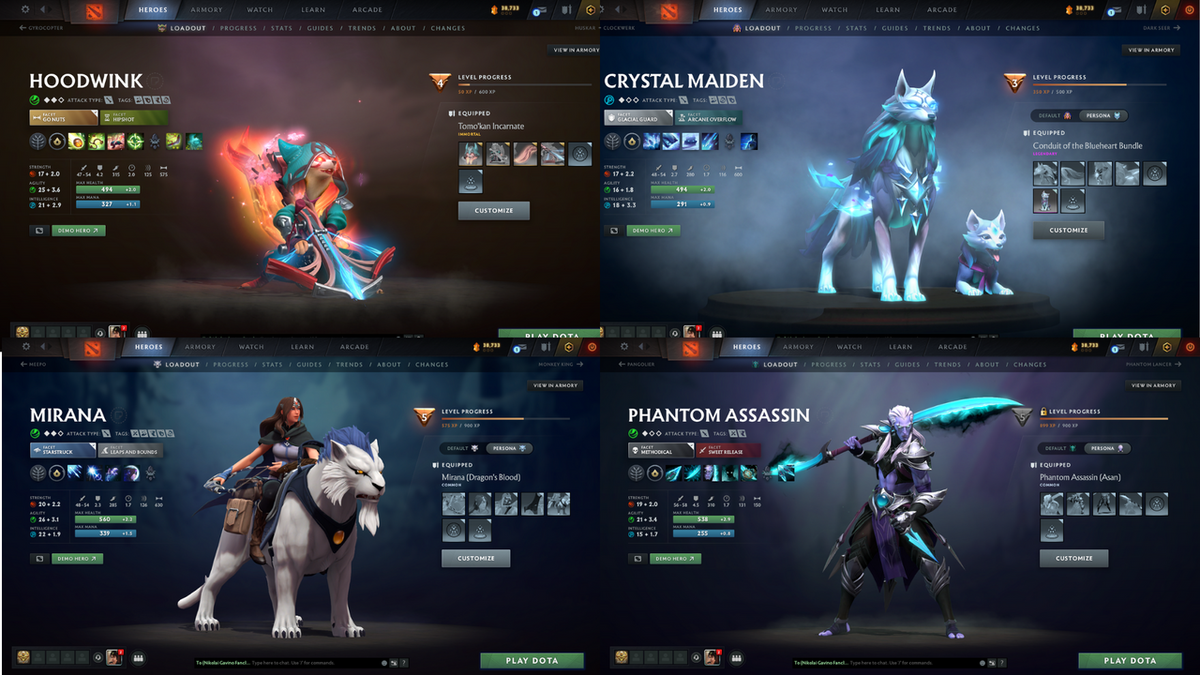The image size is (1200, 675).
Task: Click Play Dota on Phantom Assassin's screen
Action: pyautogui.click(x=1129, y=661)
